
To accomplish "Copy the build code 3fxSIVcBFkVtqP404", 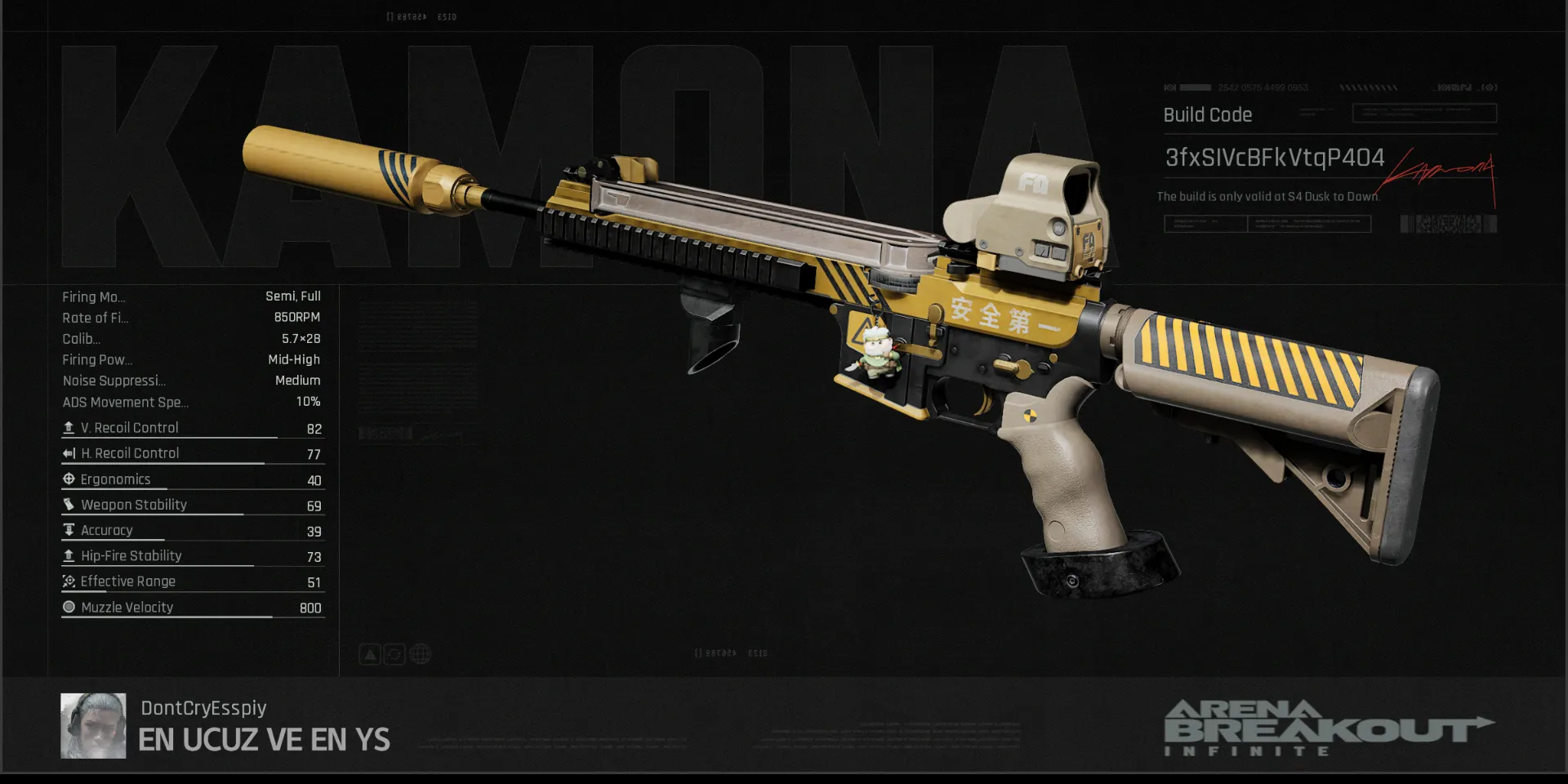I will click(x=1274, y=158).
